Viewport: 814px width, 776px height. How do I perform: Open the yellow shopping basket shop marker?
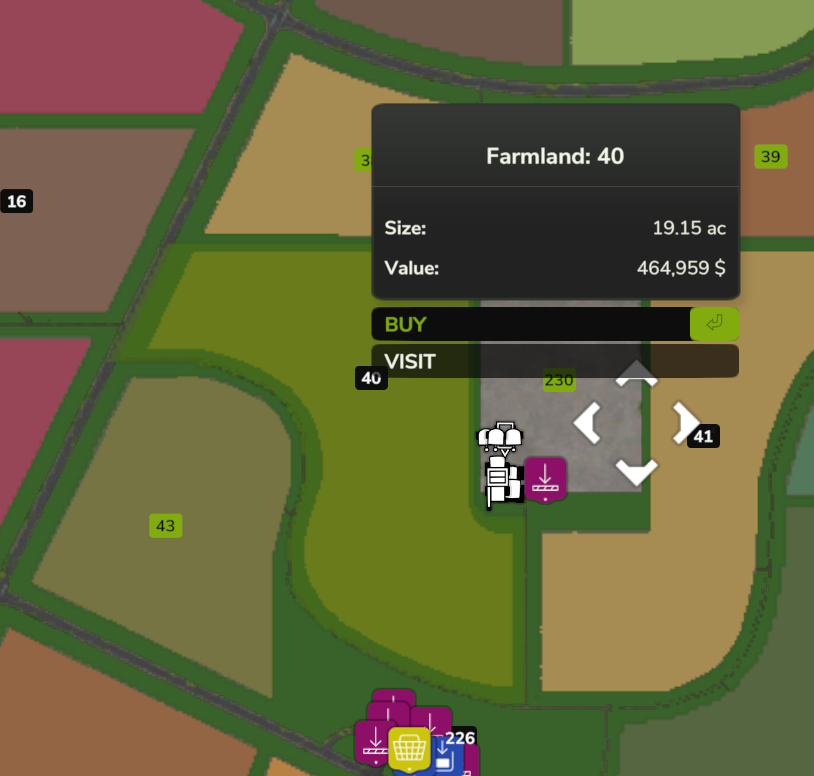pyautogui.click(x=409, y=747)
